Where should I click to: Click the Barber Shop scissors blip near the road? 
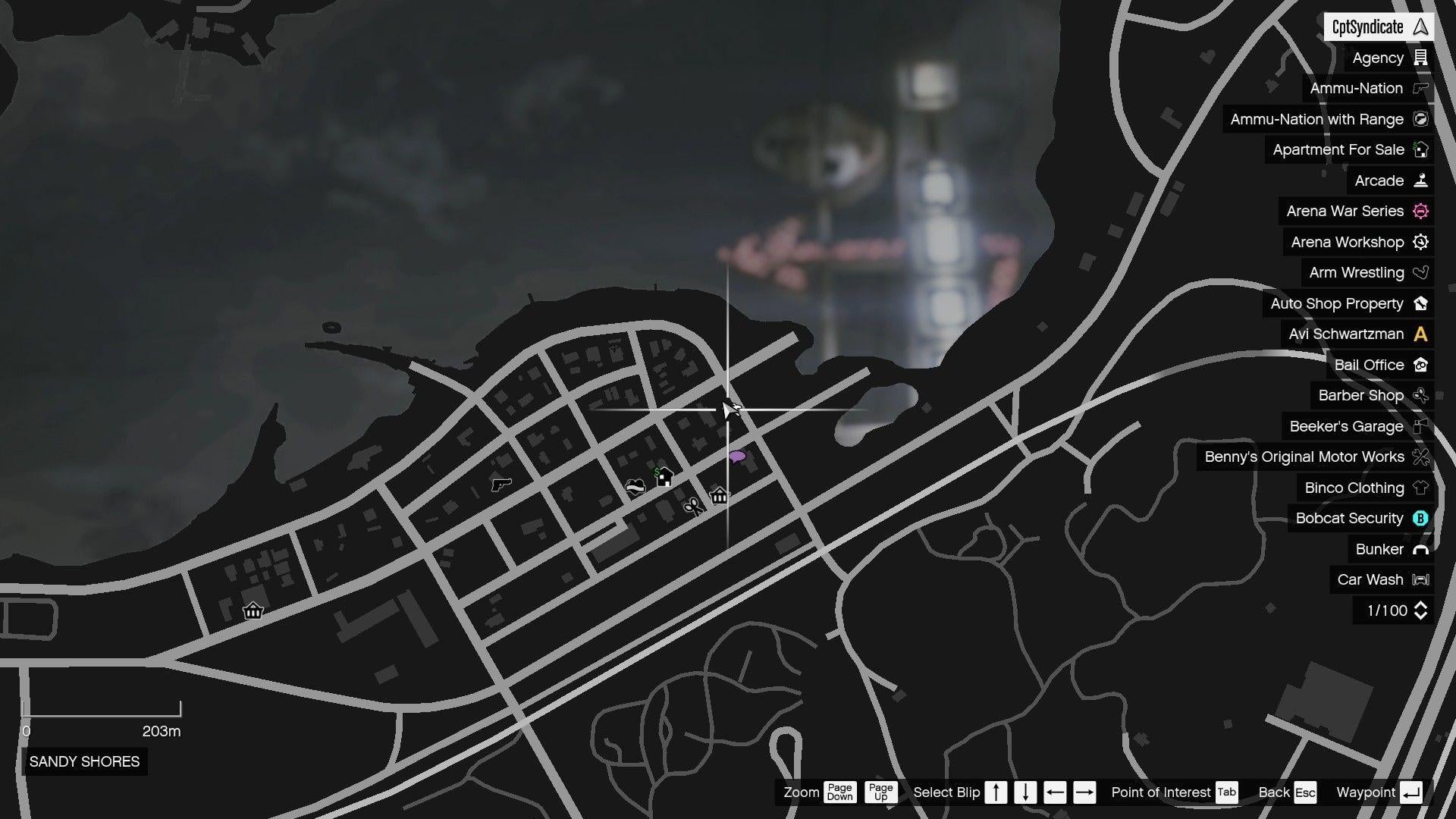tap(692, 507)
